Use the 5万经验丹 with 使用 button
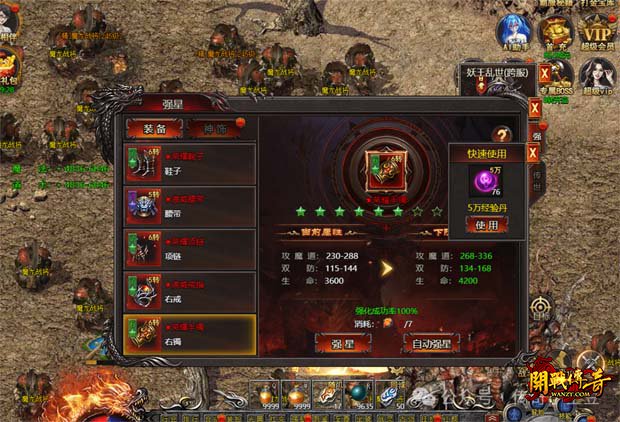 pos(486,225)
